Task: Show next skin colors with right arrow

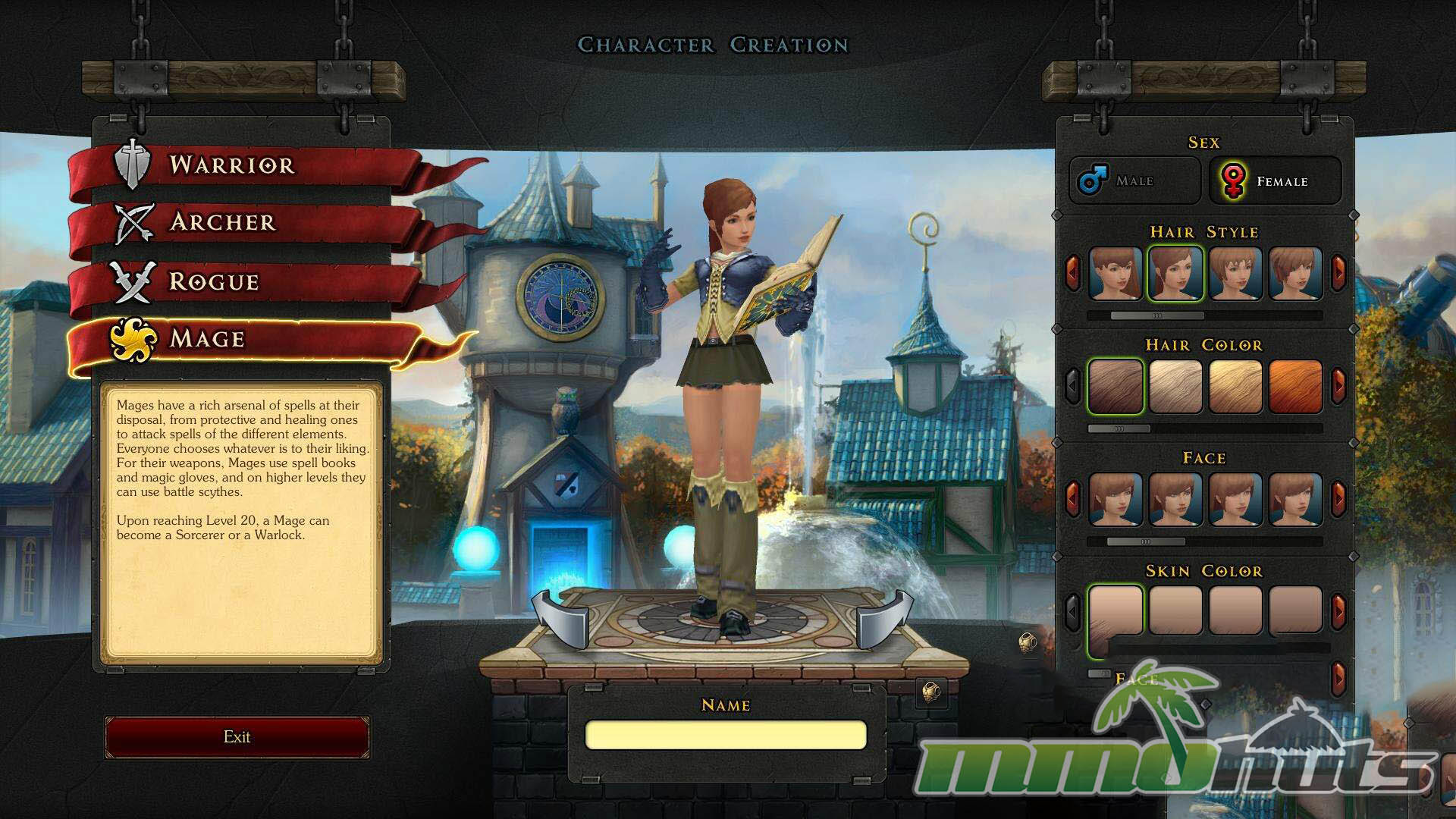Action: [x=1338, y=610]
